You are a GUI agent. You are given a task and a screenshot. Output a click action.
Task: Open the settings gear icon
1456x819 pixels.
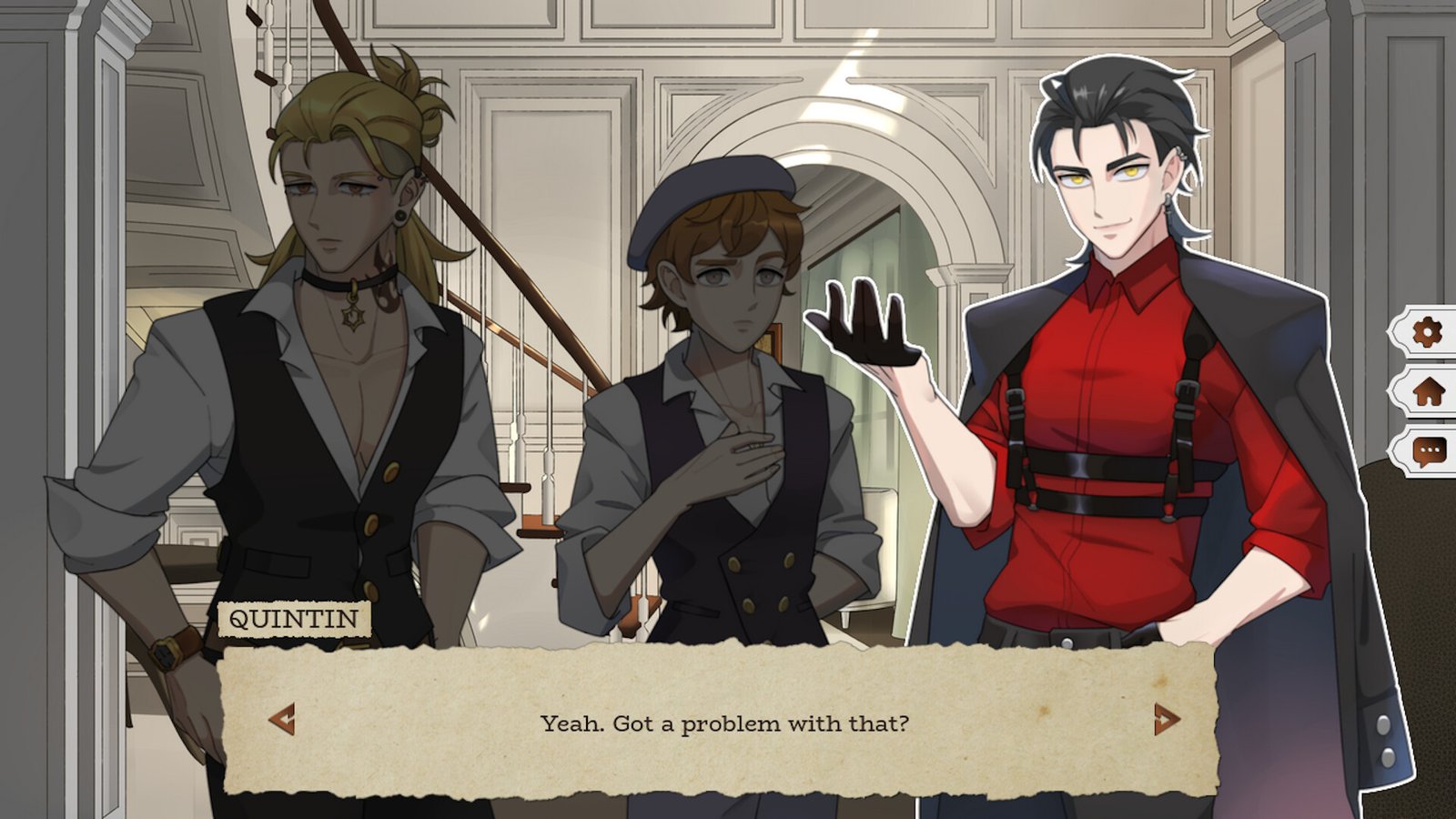[1426, 332]
